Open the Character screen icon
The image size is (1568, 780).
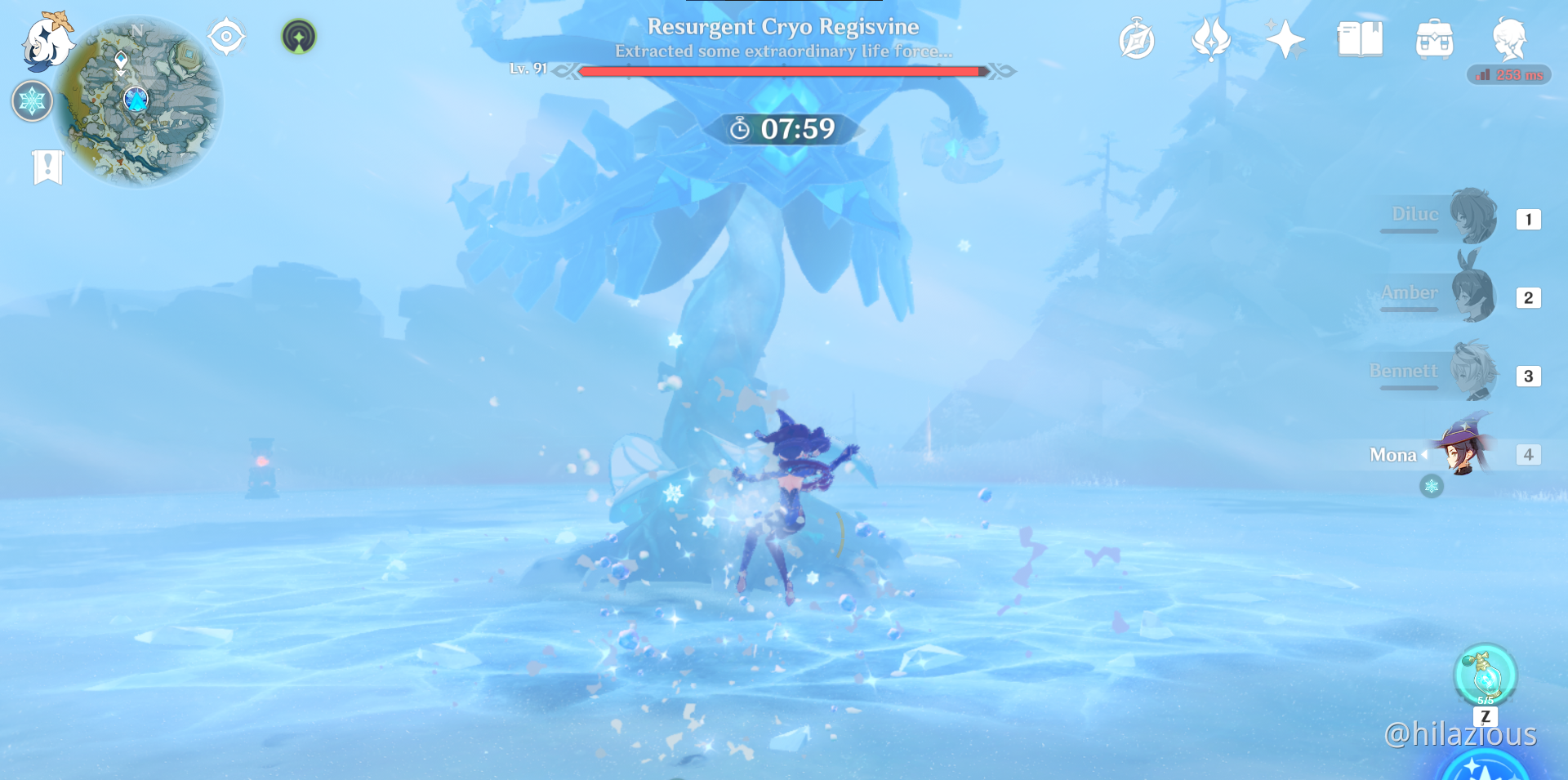point(1511,39)
